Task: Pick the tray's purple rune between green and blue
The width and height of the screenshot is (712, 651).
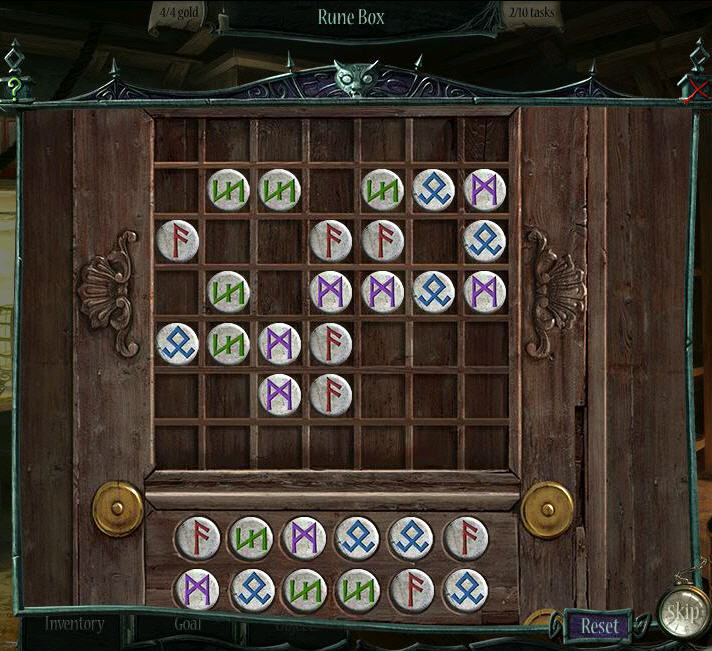Action: [x=304, y=538]
